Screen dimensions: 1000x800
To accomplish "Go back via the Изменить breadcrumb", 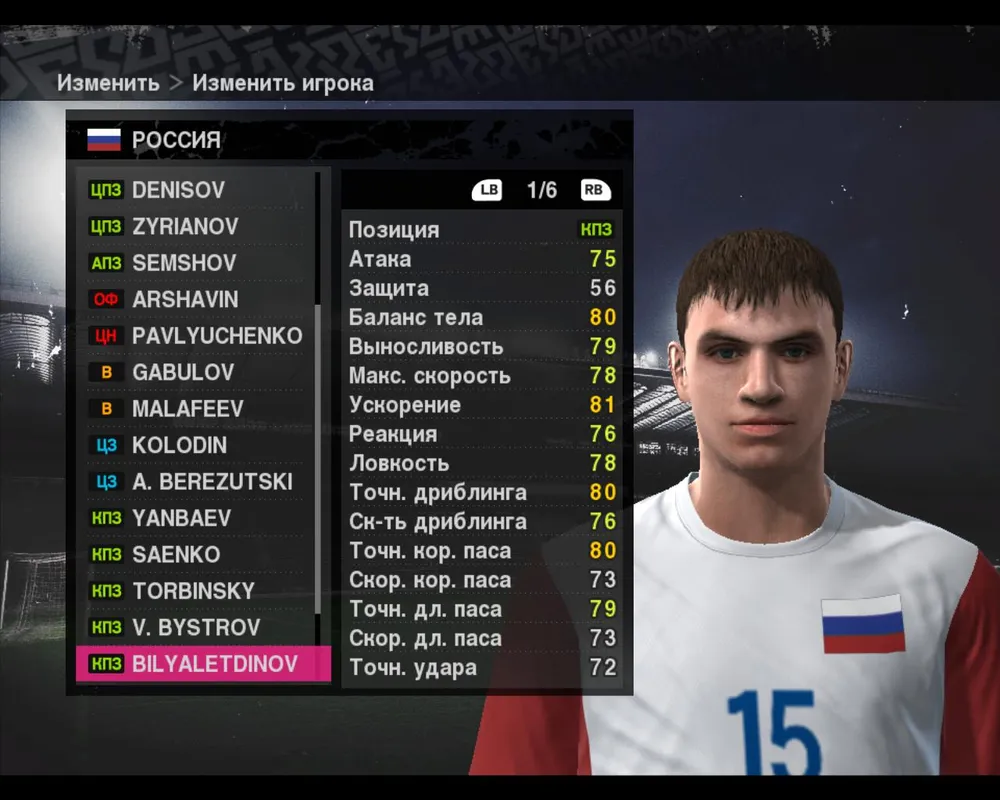I will click(x=108, y=83).
